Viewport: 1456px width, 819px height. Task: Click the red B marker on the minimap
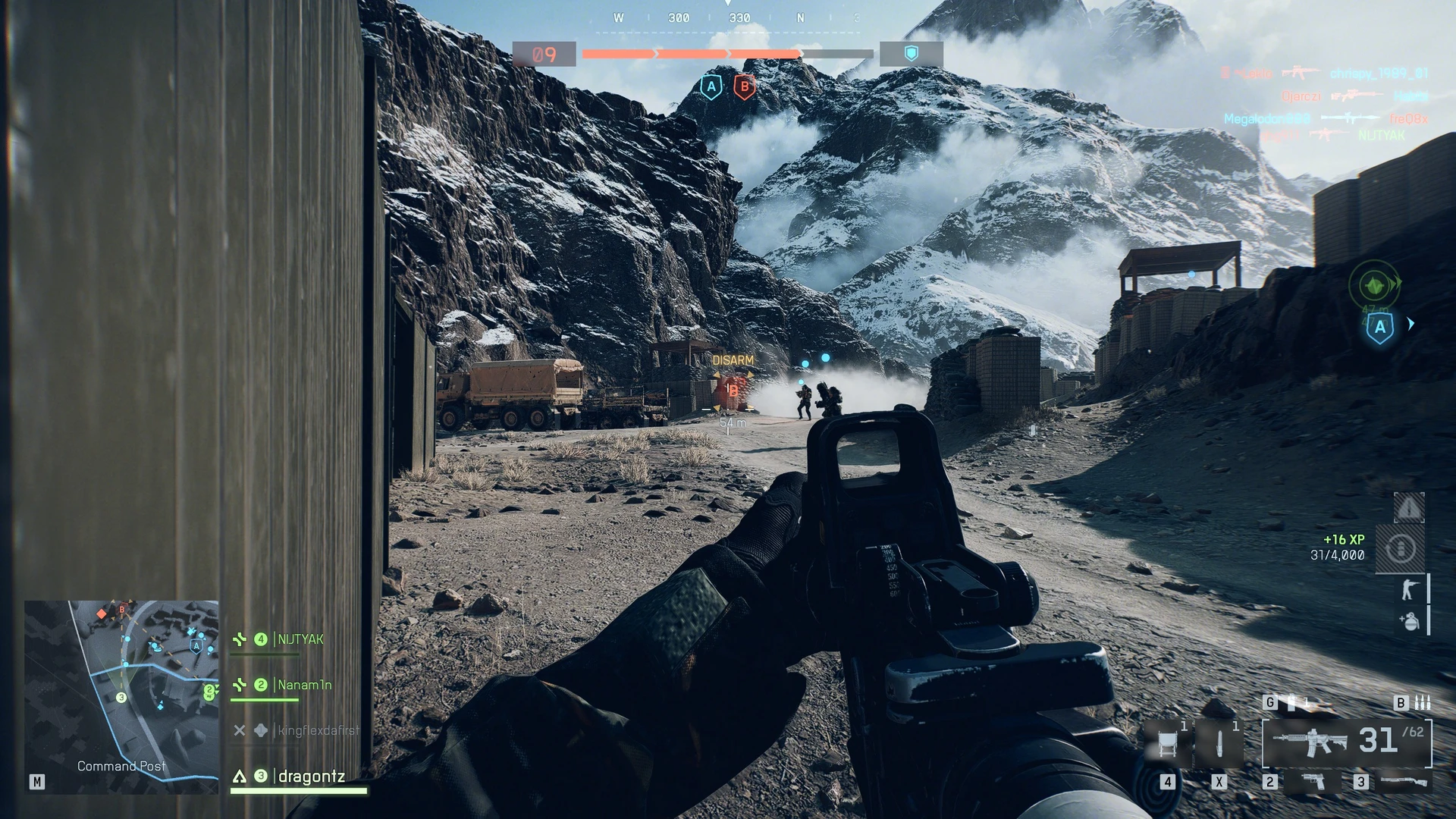click(x=121, y=609)
